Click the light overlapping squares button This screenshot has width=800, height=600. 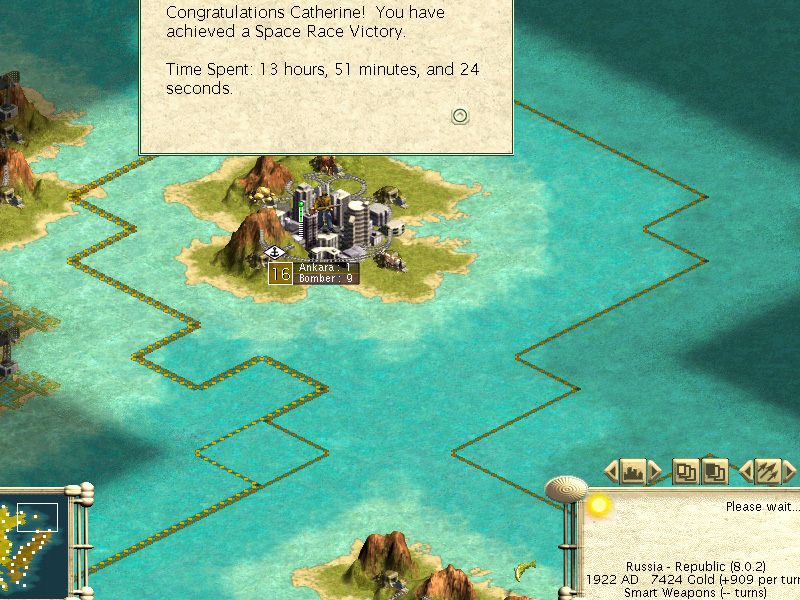point(685,470)
